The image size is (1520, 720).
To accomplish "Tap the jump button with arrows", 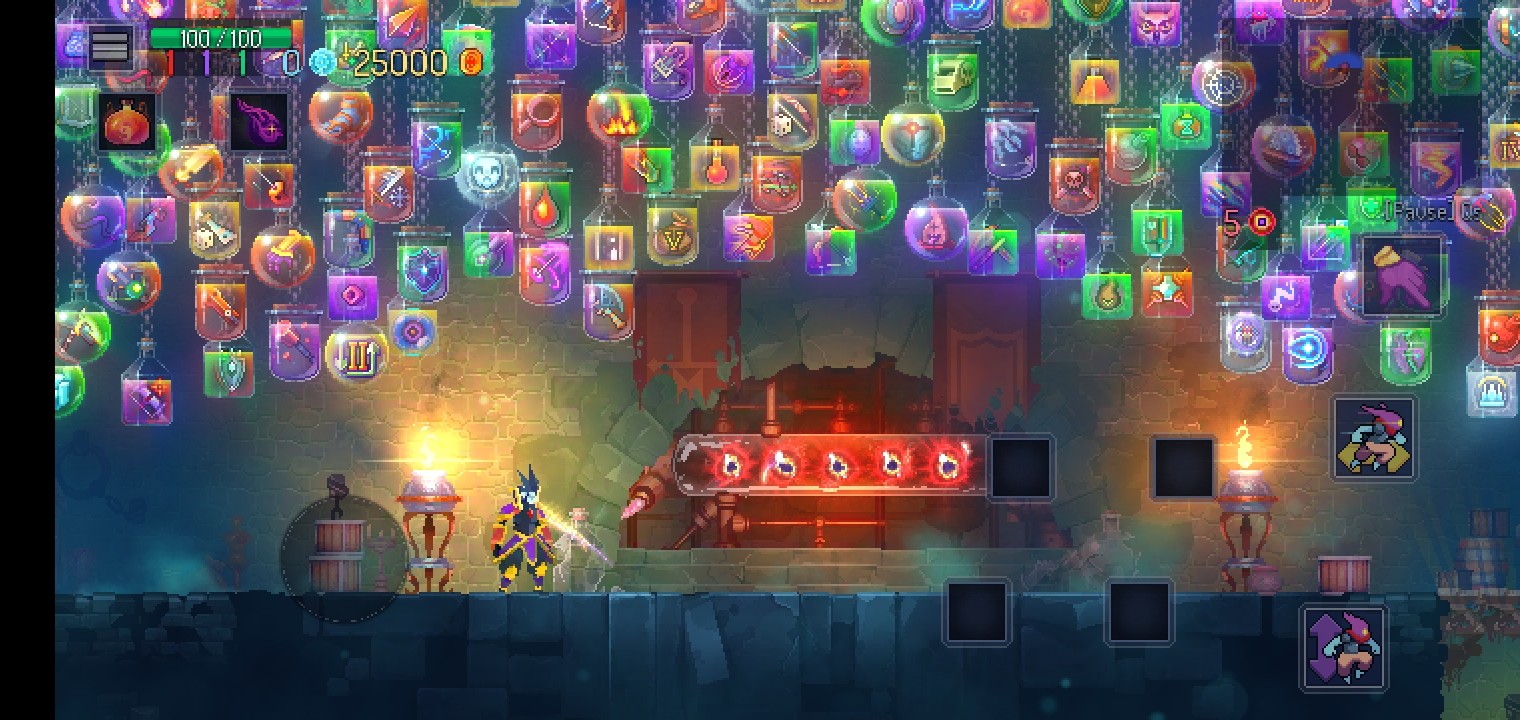I will [x=1344, y=648].
